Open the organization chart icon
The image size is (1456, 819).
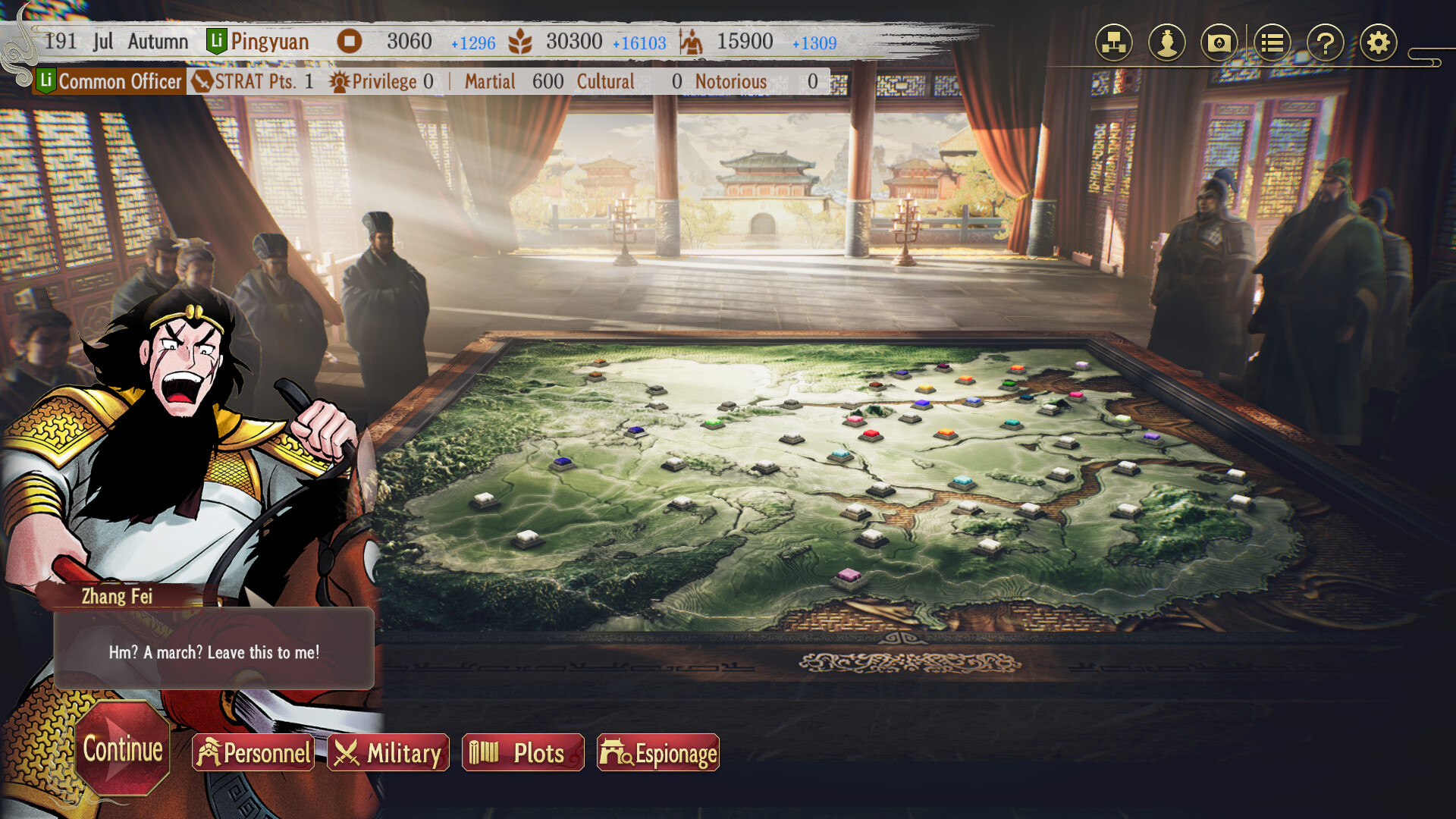pos(1112,43)
